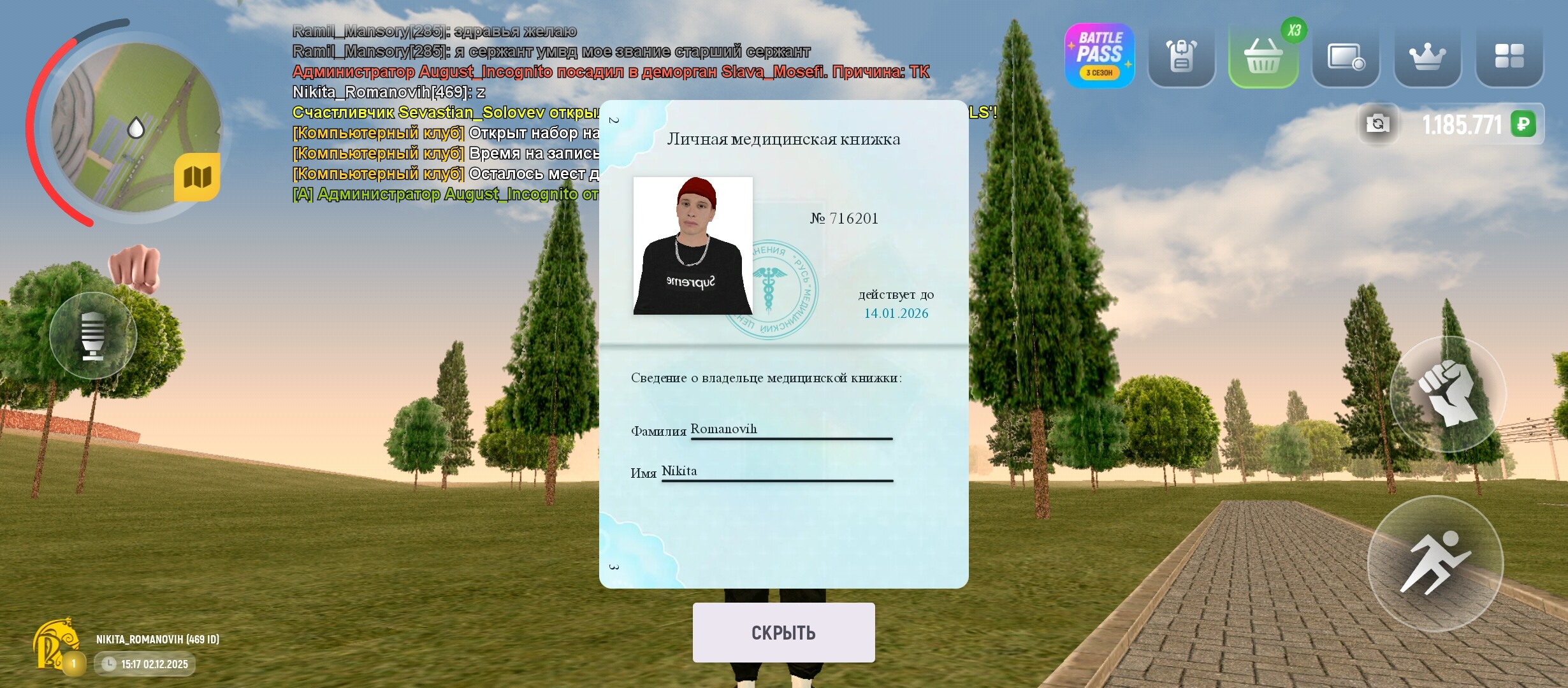
Task: Flip to page 2 of the medical book
Action: (x=614, y=119)
